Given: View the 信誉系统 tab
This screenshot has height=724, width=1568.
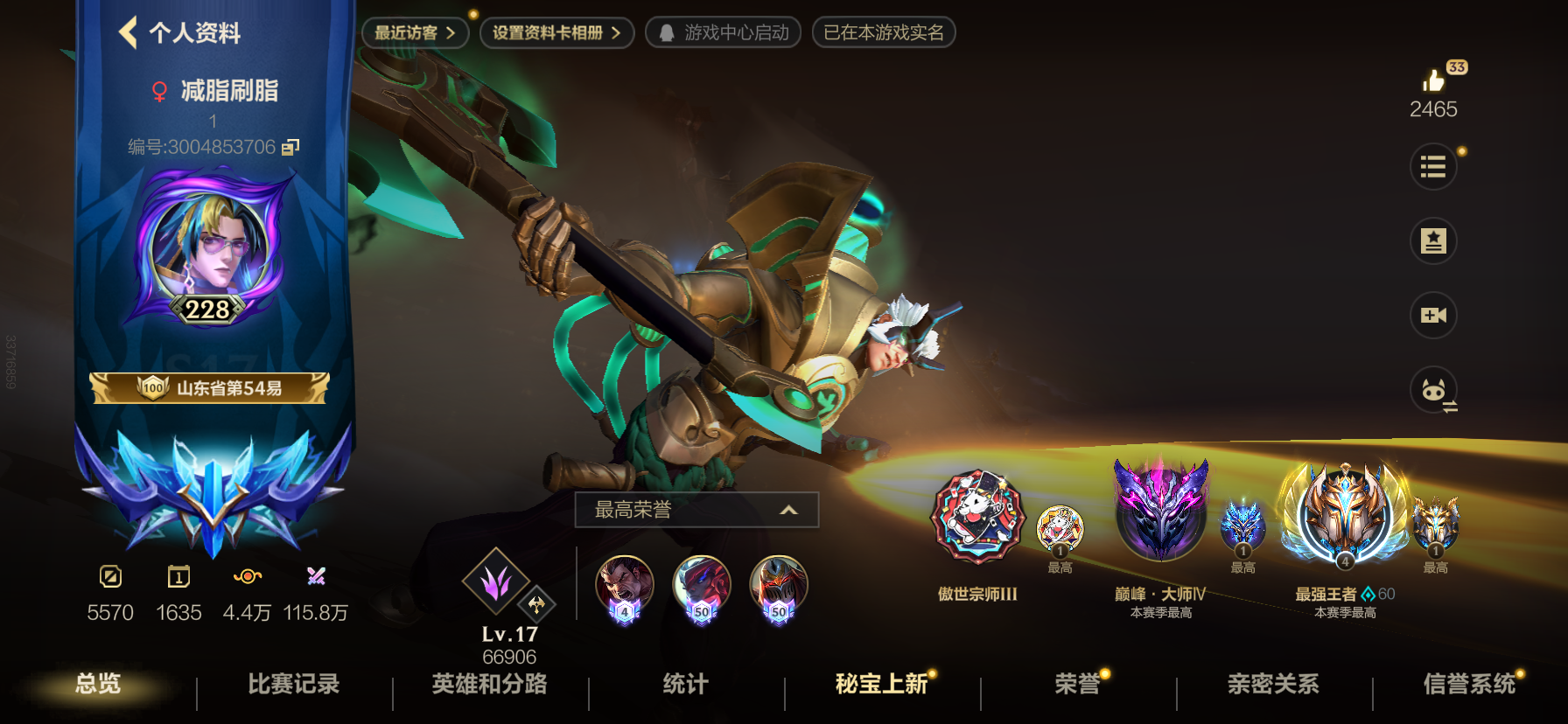Looking at the screenshot, I should click(1469, 684).
